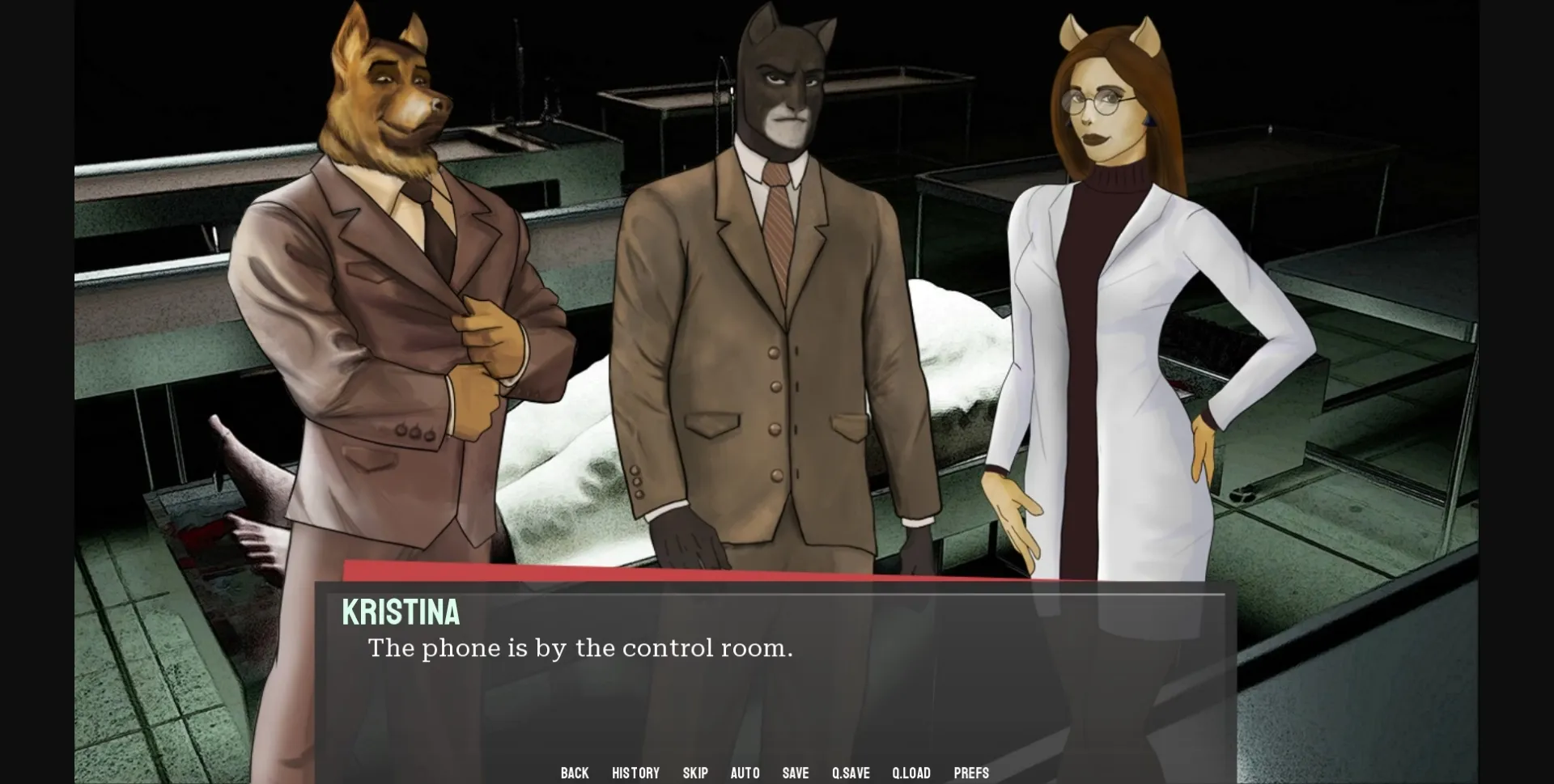Toggle AUTO-advance dialogue mode

pyautogui.click(x=744, y=773)
